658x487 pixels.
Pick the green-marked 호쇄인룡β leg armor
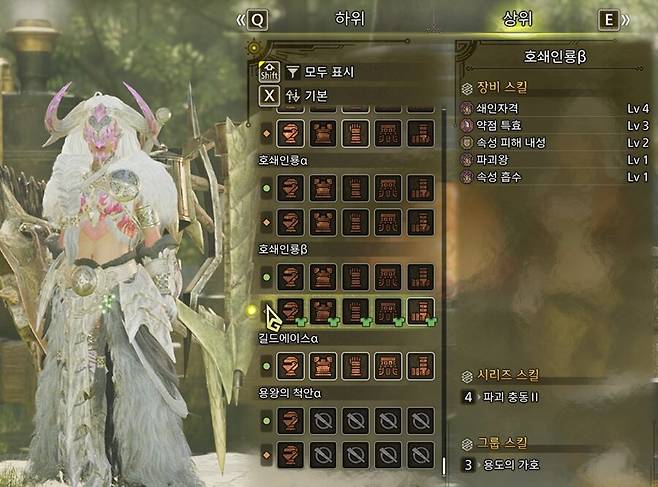[421, 310]
